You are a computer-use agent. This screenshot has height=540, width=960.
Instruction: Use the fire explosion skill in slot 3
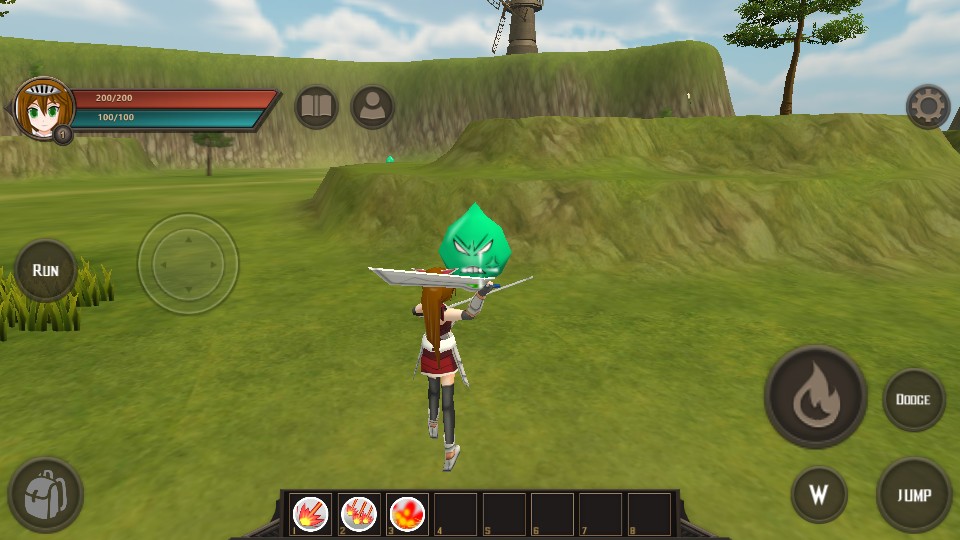408,514
